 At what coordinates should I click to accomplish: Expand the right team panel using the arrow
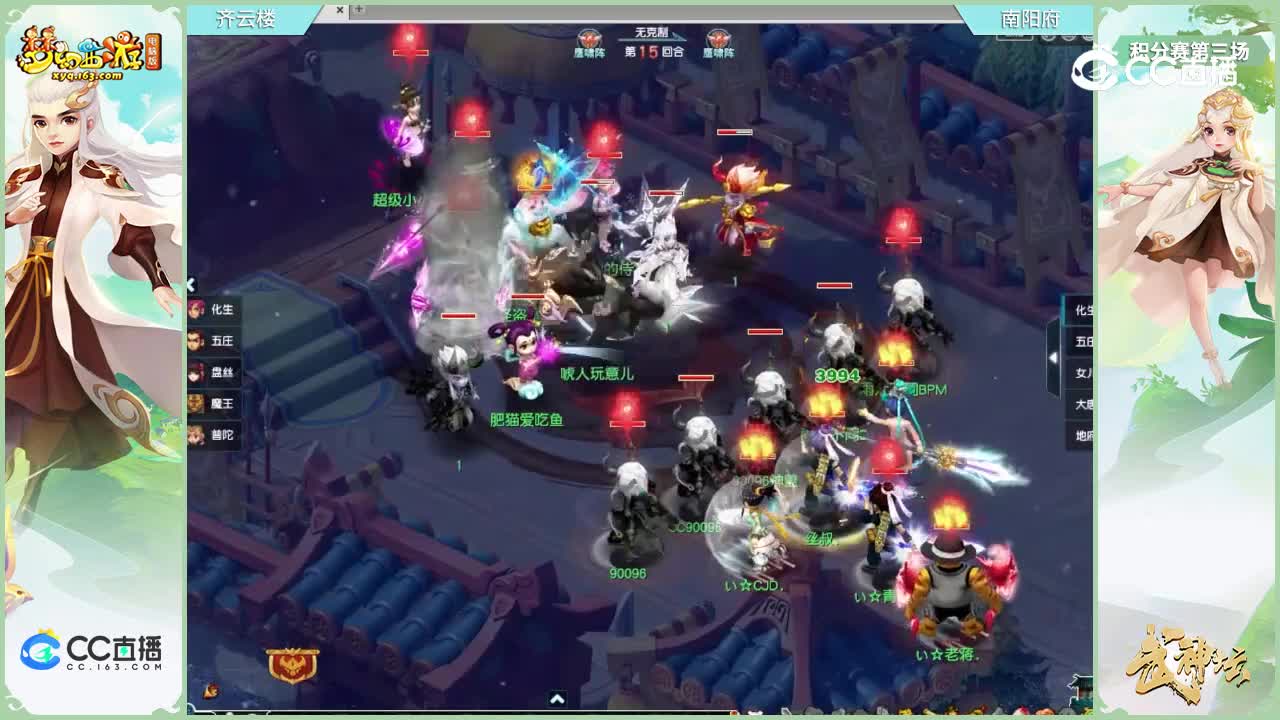[1053, 357]
